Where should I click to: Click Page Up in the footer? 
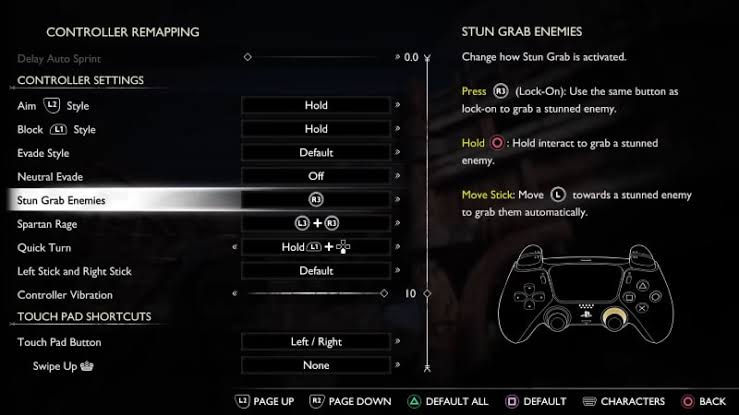click(264, 401)
